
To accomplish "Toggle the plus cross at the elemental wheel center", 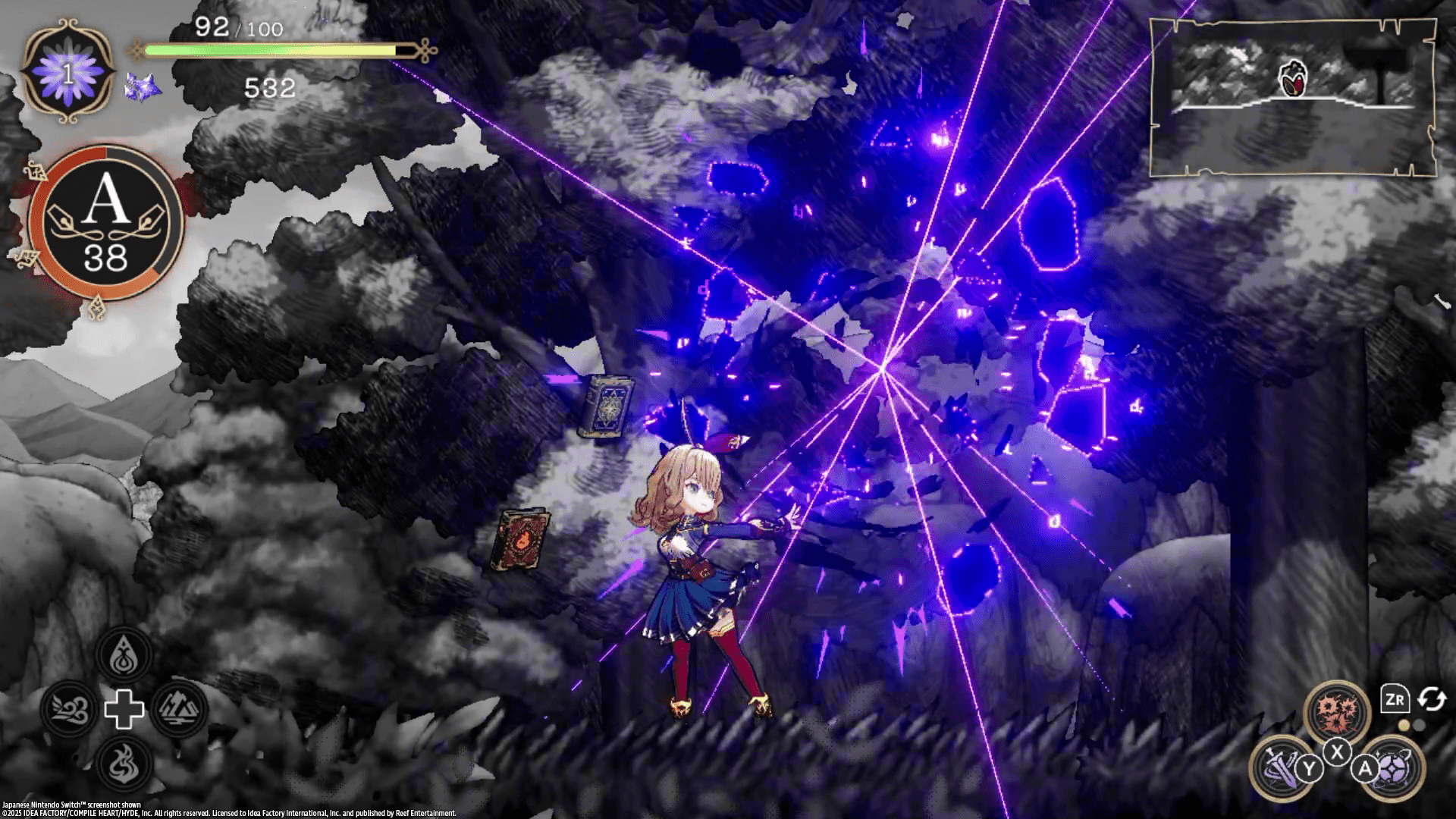I will tap(125, 710).
